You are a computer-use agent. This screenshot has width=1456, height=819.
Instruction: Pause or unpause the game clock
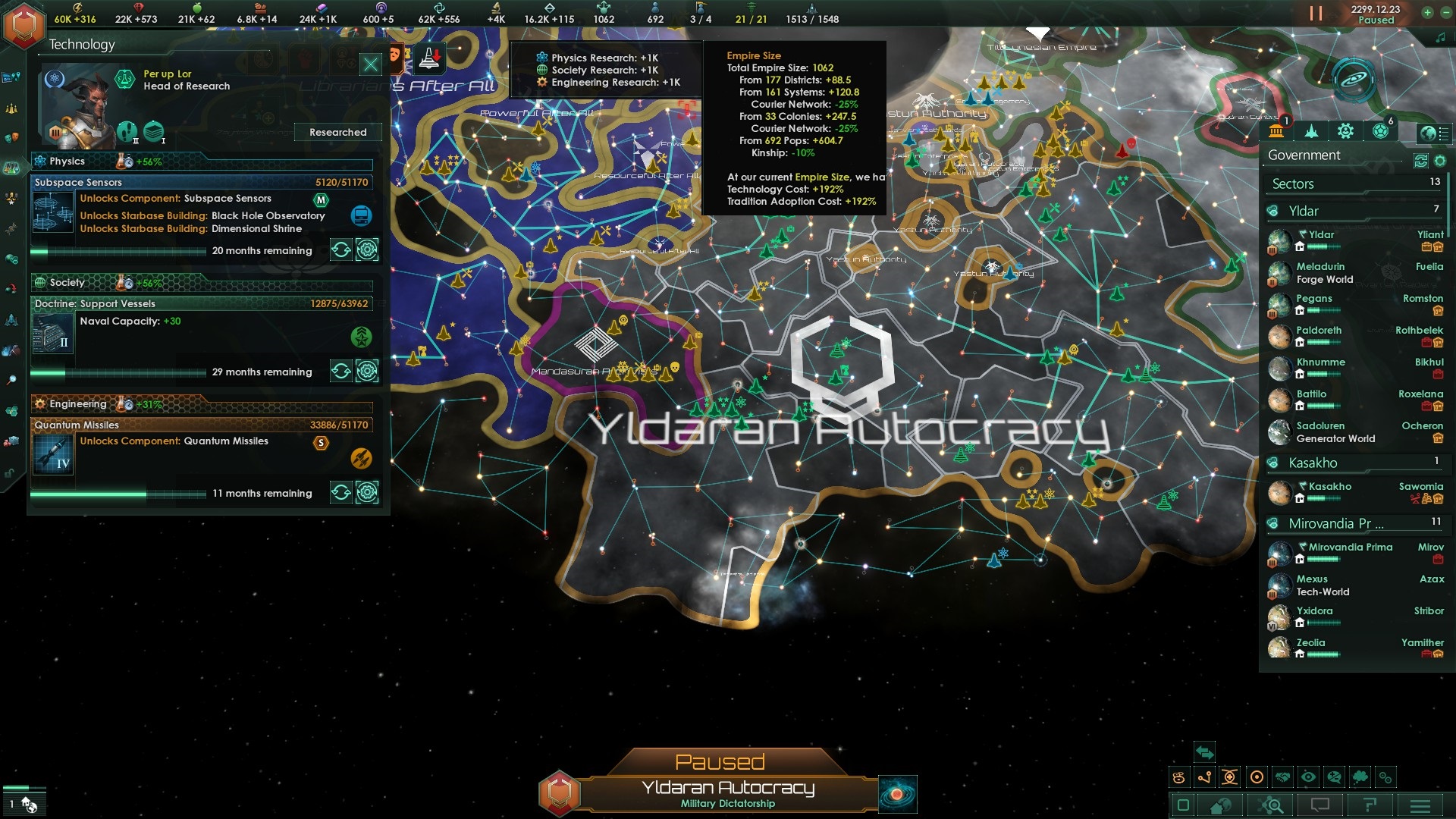point(1317,12)
